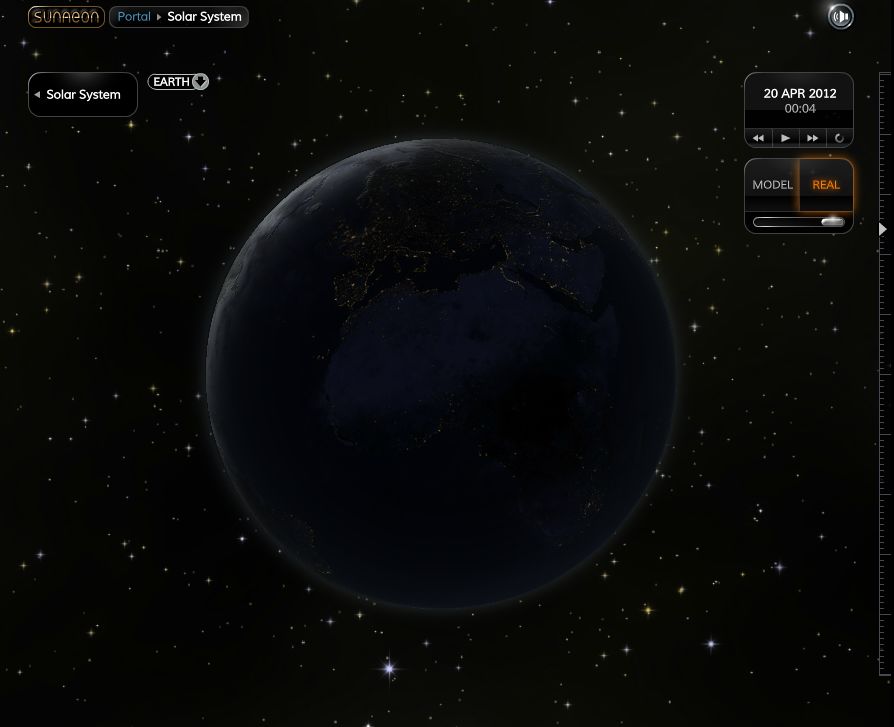Screen dimensions: 894x727
Task: Fast-forward the time simulation
Action: coord(813,138)
